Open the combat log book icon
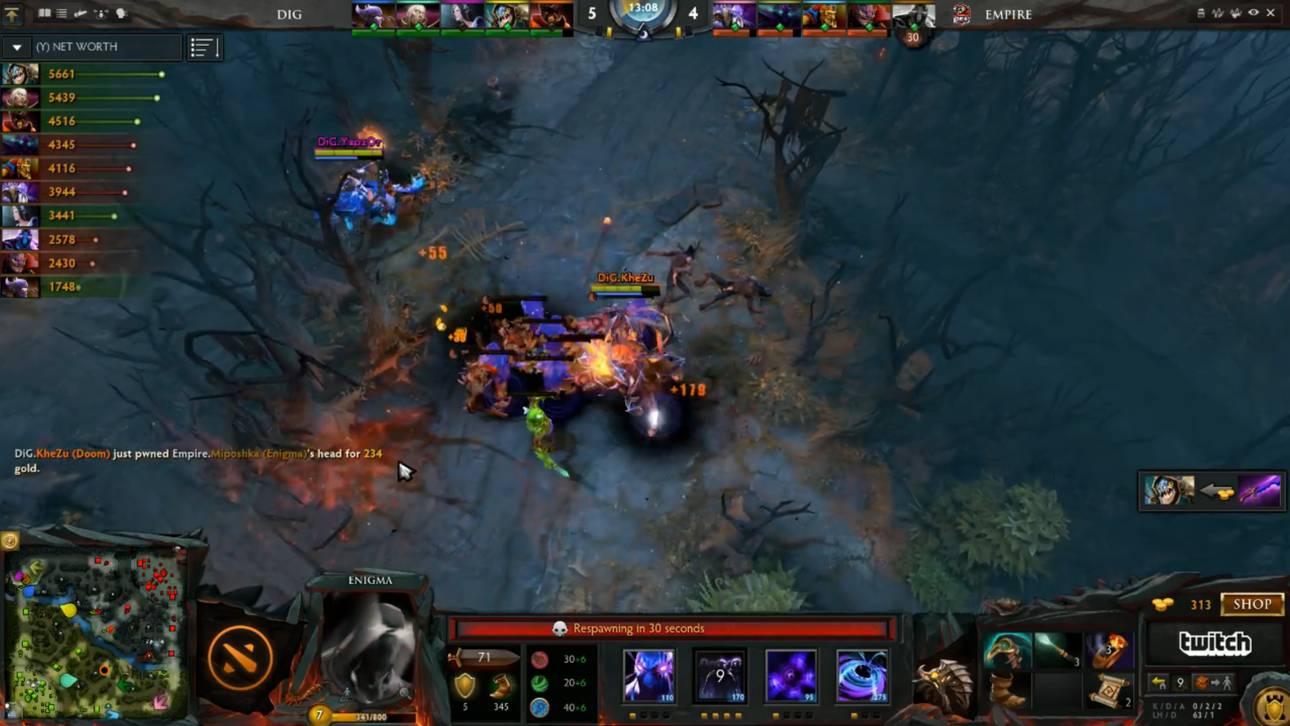 46,13
